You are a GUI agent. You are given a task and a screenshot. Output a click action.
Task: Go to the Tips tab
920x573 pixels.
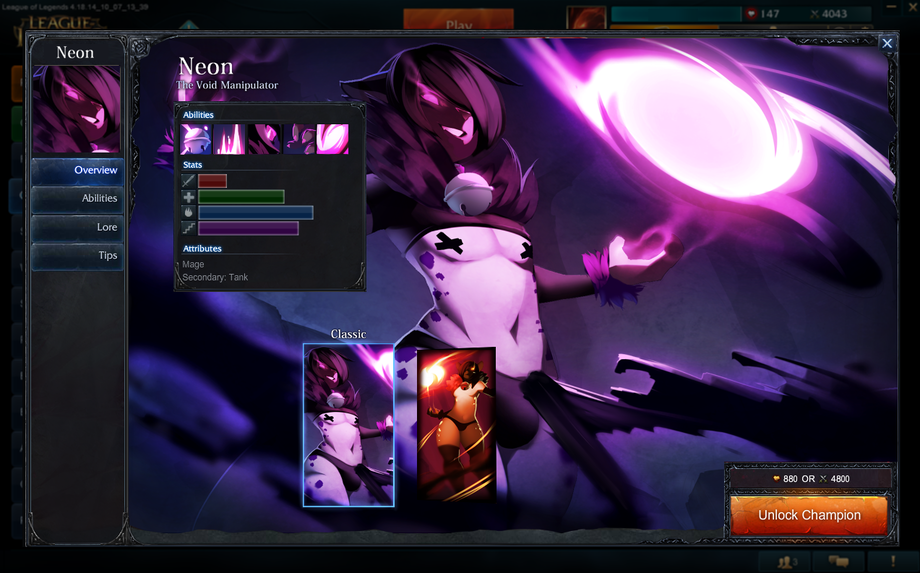pyautogui.click(x=77, y=256)
